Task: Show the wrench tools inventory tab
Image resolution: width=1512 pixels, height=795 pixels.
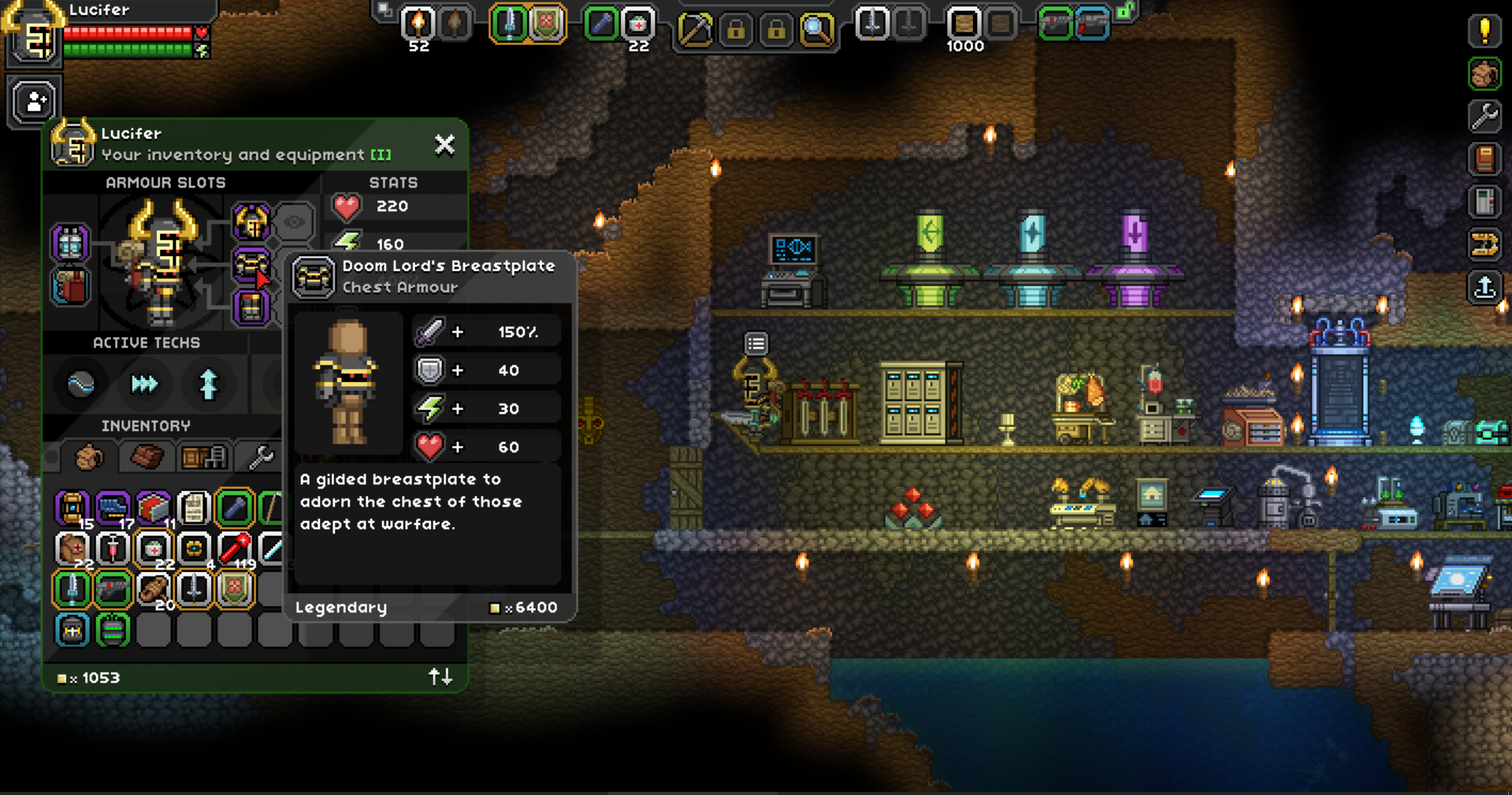Action: [260, 457]
